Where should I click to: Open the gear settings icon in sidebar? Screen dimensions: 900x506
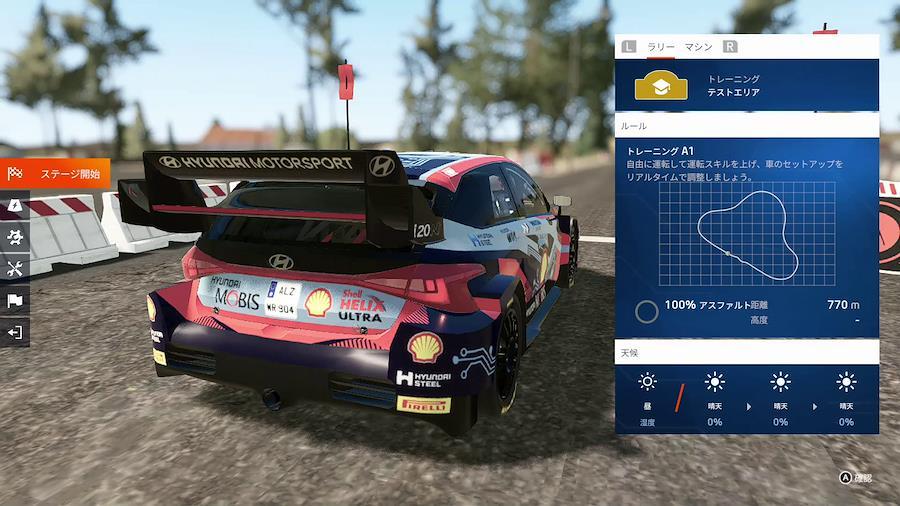(x=15, y=237)
